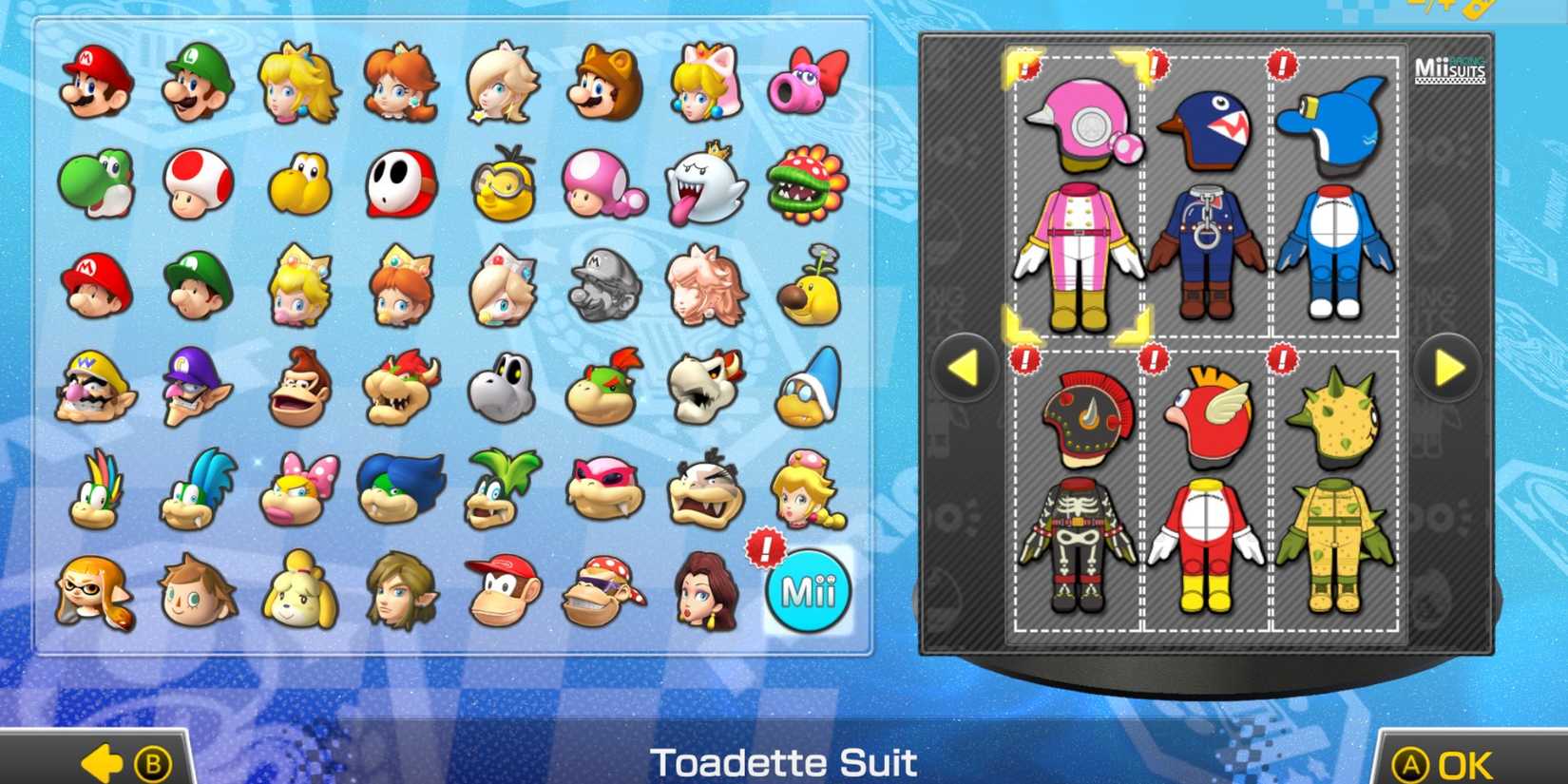1568x784 pixels.
Task: Choose Toad as your character
Action: coord(195,183)
